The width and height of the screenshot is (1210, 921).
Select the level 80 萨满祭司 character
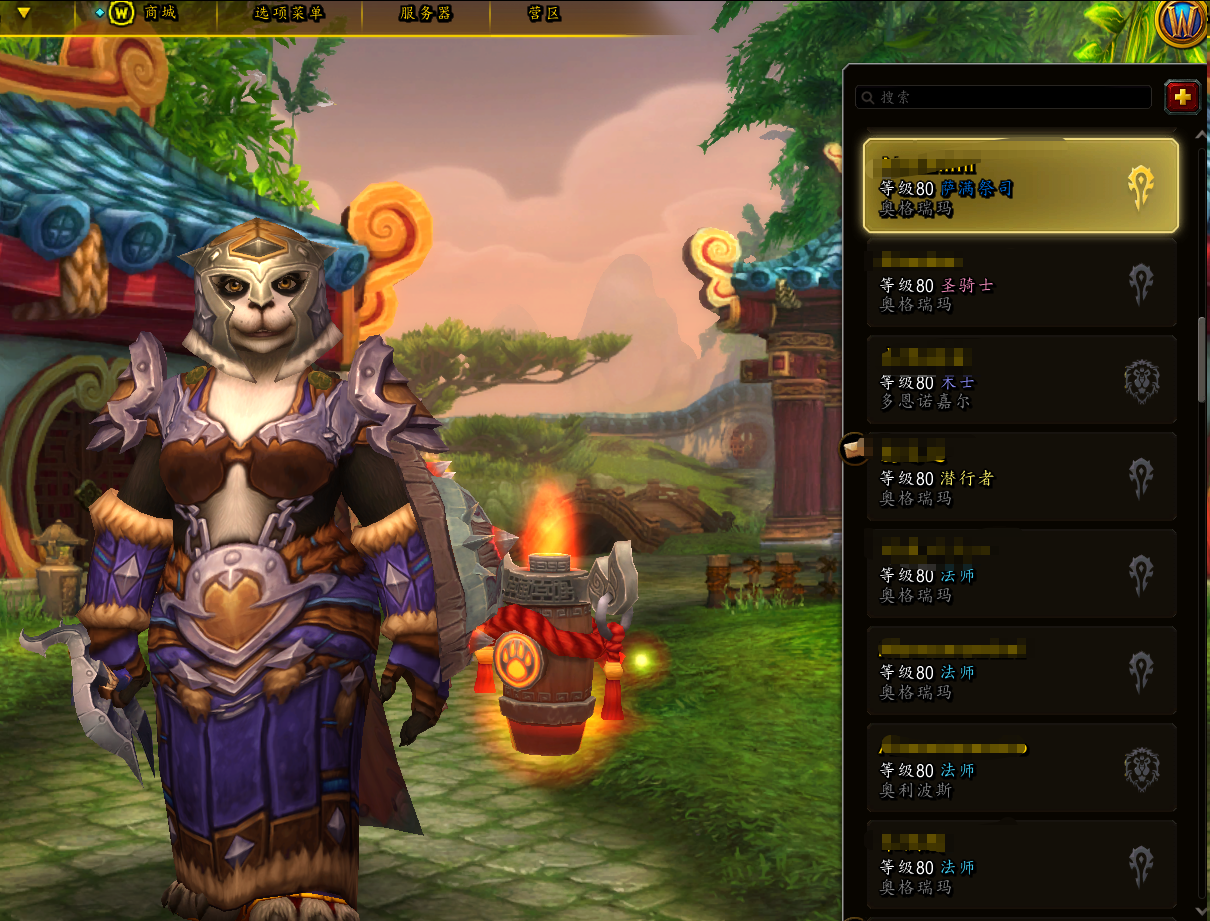click(x=1020, y=186)
